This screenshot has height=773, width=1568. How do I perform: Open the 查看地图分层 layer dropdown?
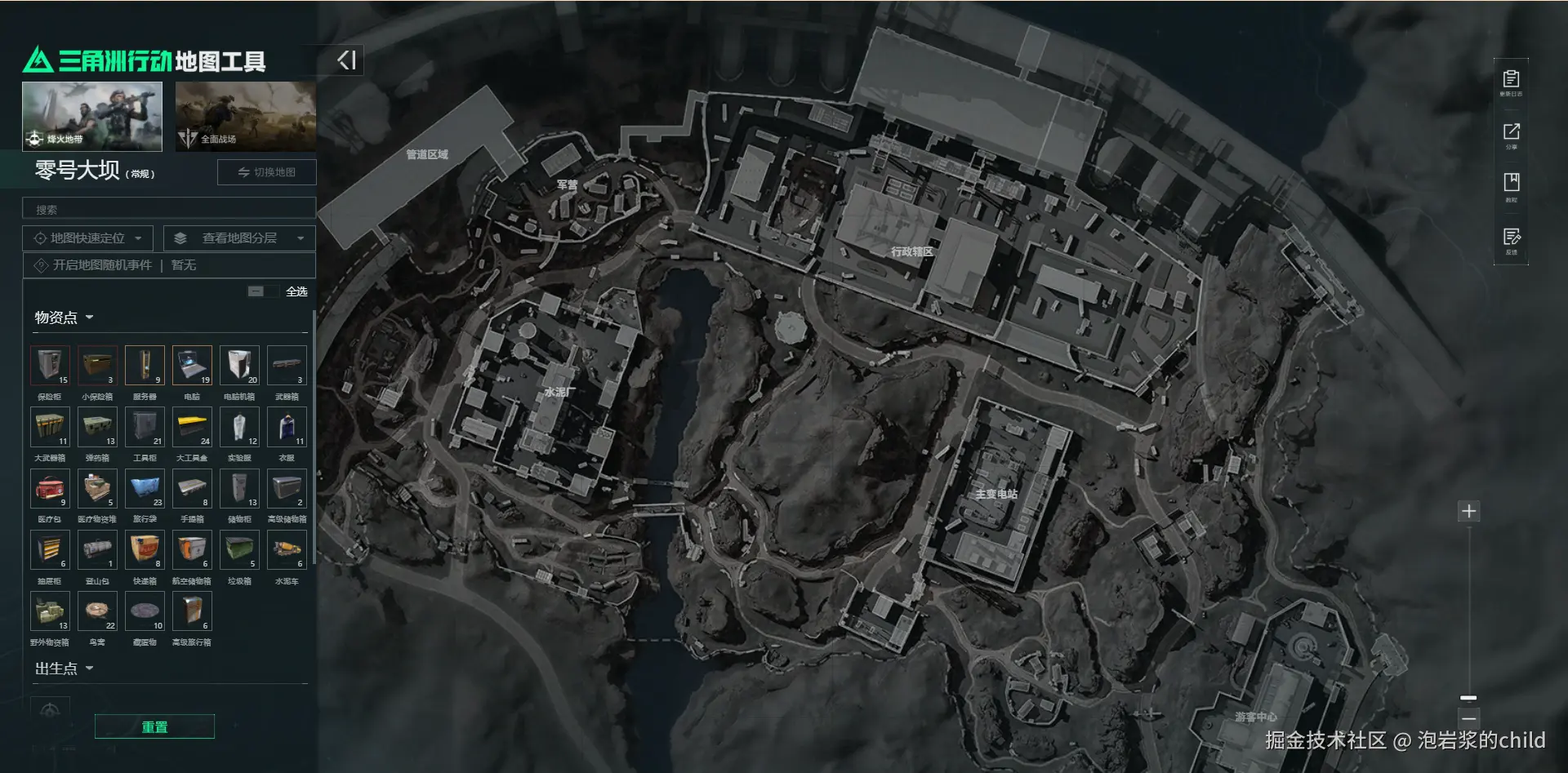[239, 238]
